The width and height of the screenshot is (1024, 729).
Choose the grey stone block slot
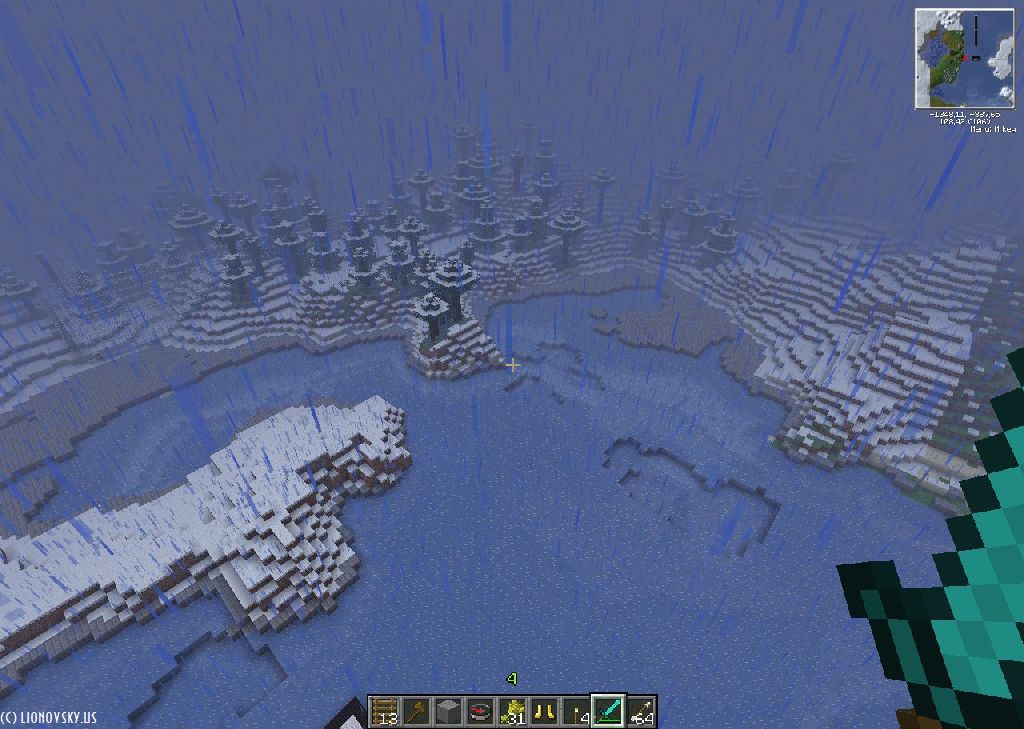click(x=448, y=711)
